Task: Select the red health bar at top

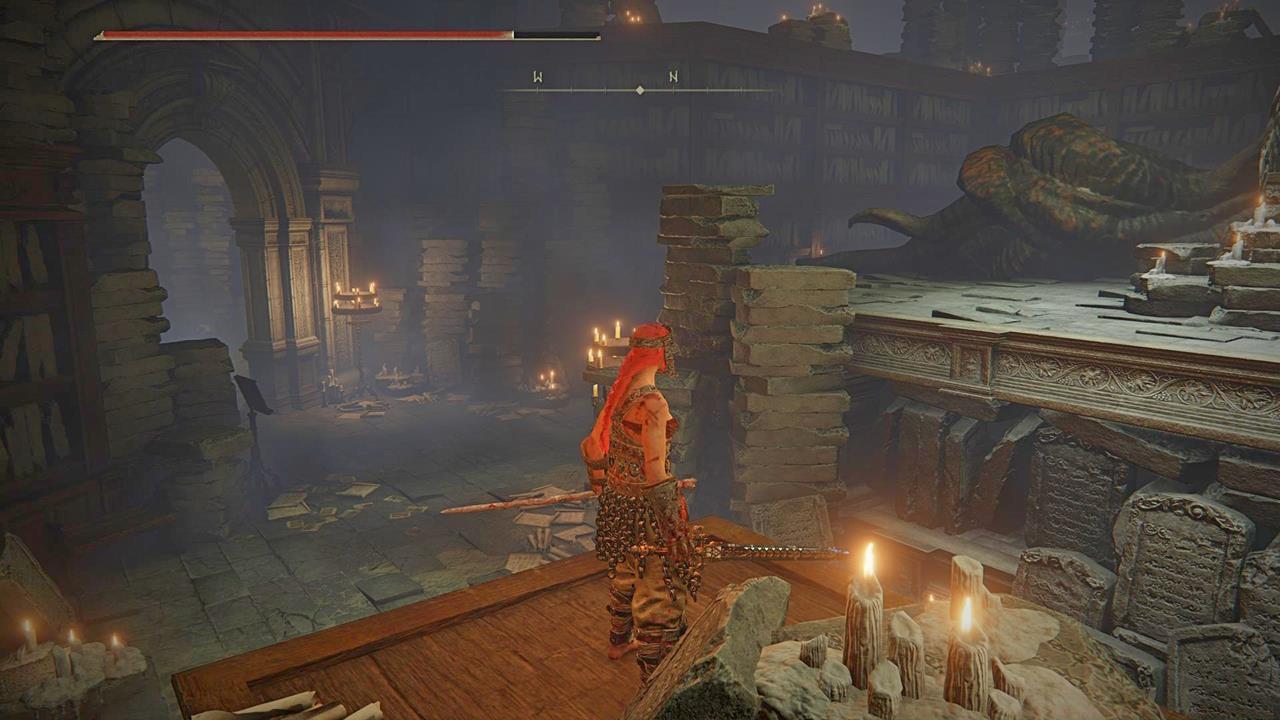Action: pos(300,33)
